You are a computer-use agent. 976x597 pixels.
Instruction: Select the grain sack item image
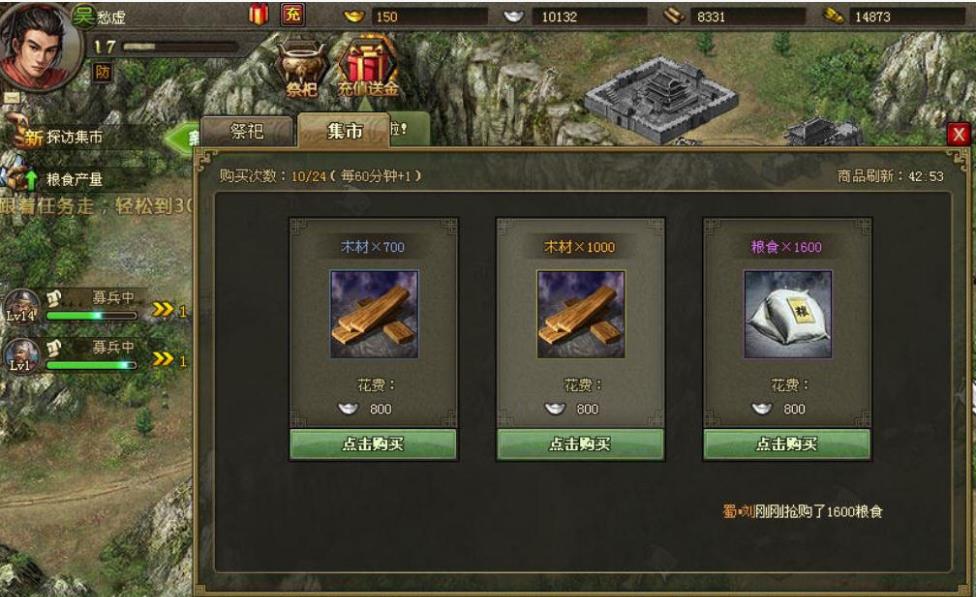(x=787, y=314)
